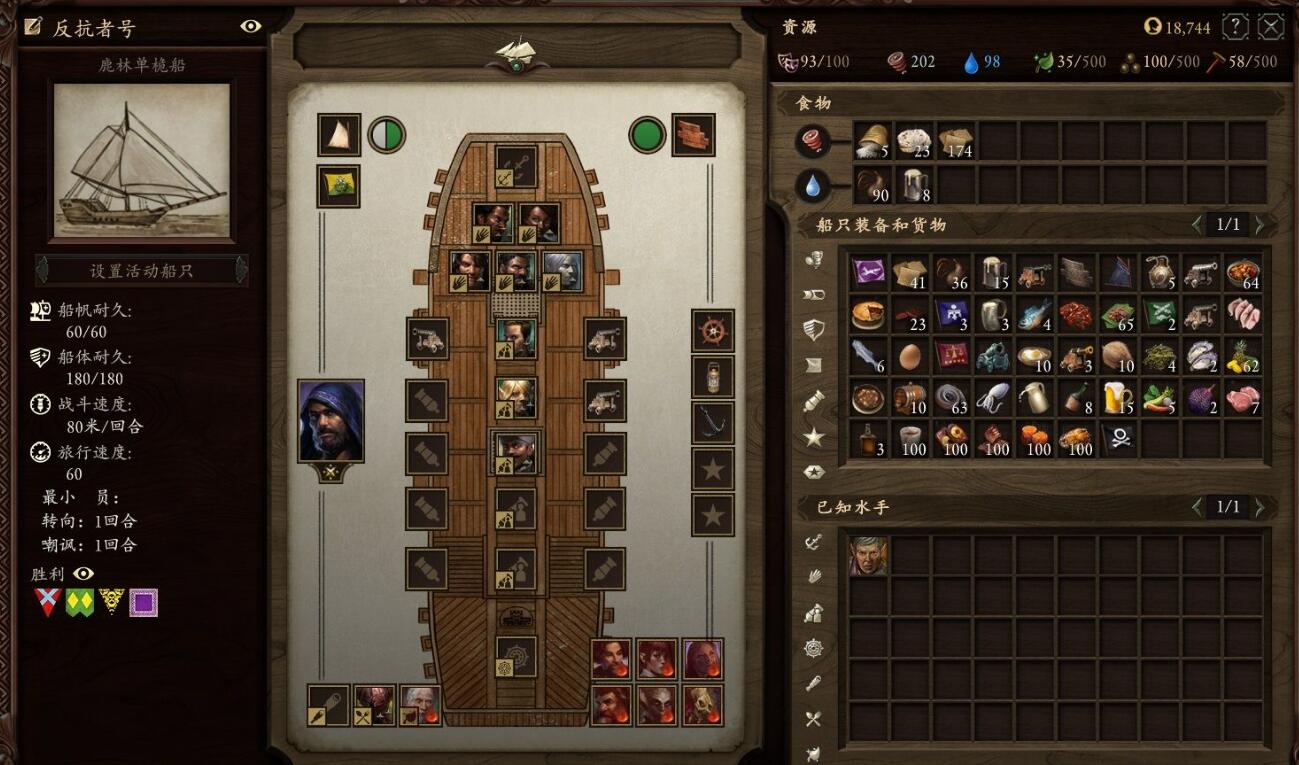Filter known sailors by helm wheel icon
Image resolution: width=1299 pixels, height=765 pixels.
[813, 648]
